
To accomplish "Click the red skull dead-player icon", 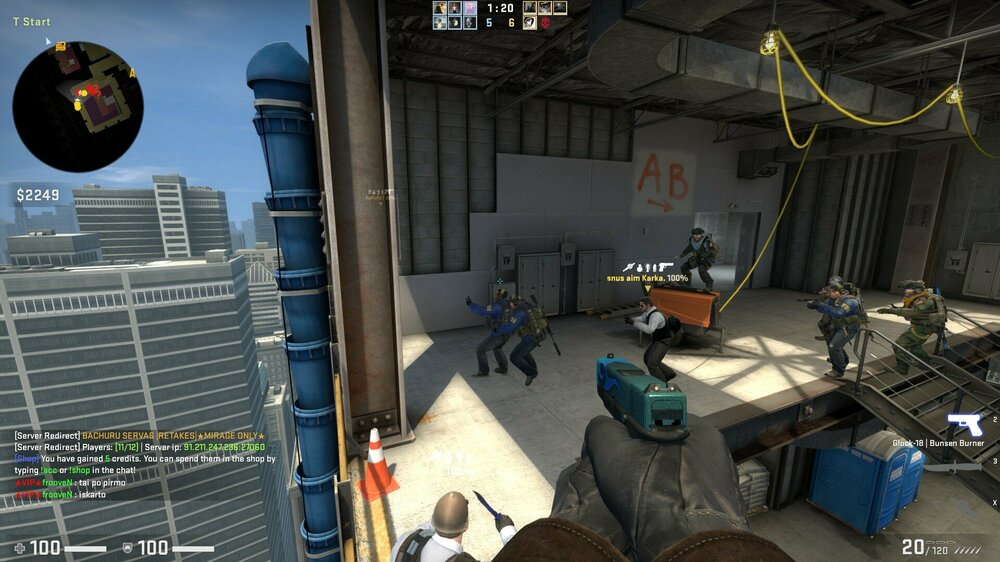I will pyautogui.click(x=546, y=23).
